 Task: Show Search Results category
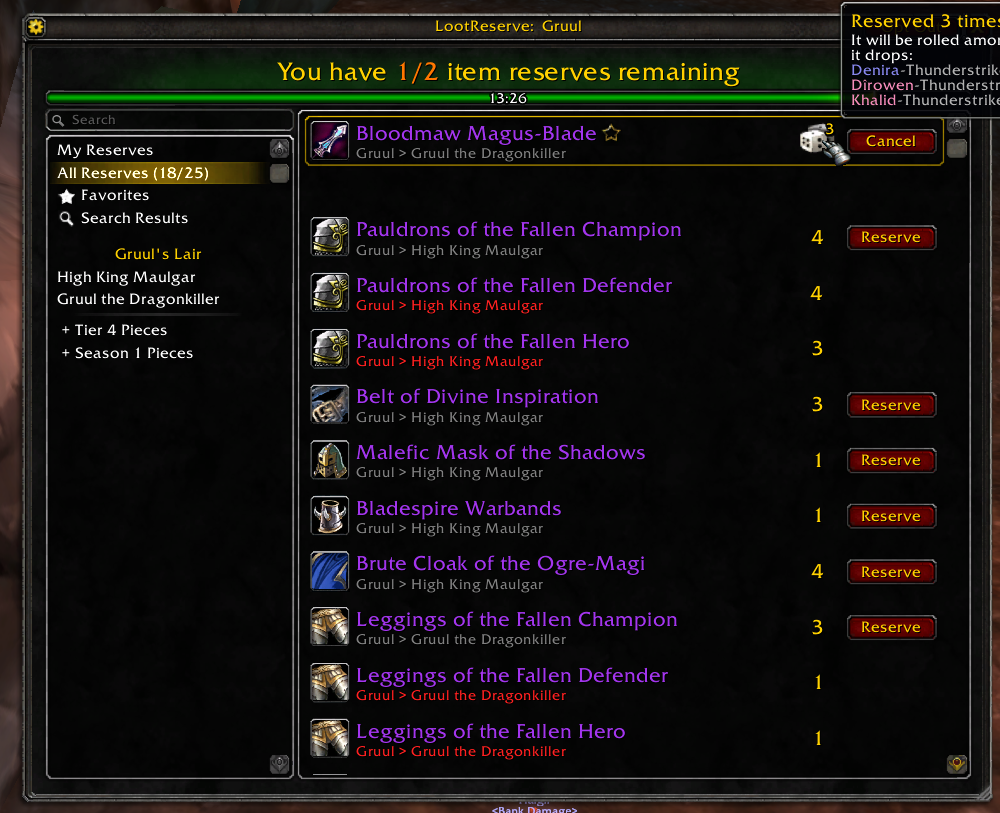click(x=134, y=218)
